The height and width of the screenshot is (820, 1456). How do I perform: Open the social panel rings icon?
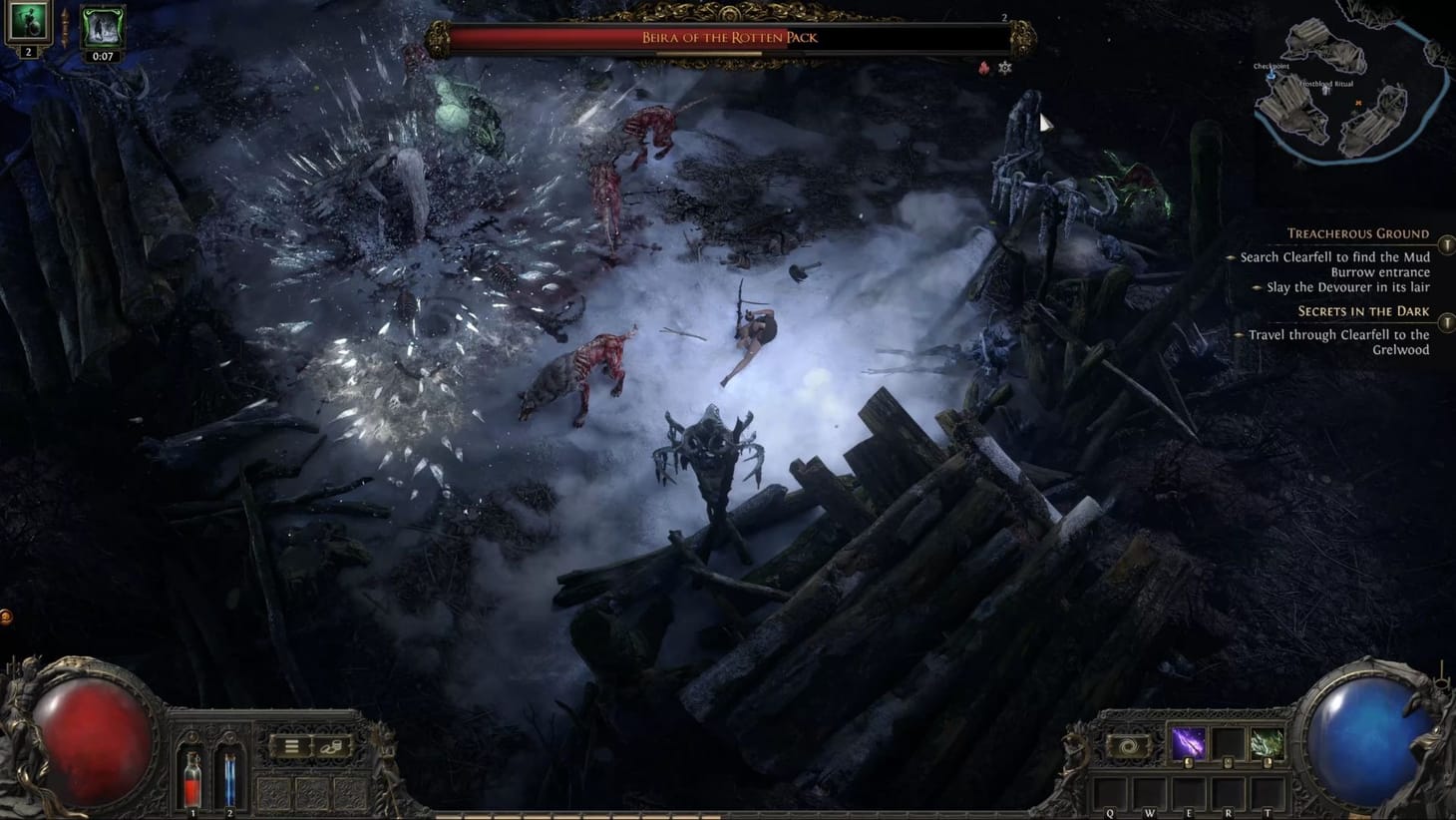pos(332,746)
